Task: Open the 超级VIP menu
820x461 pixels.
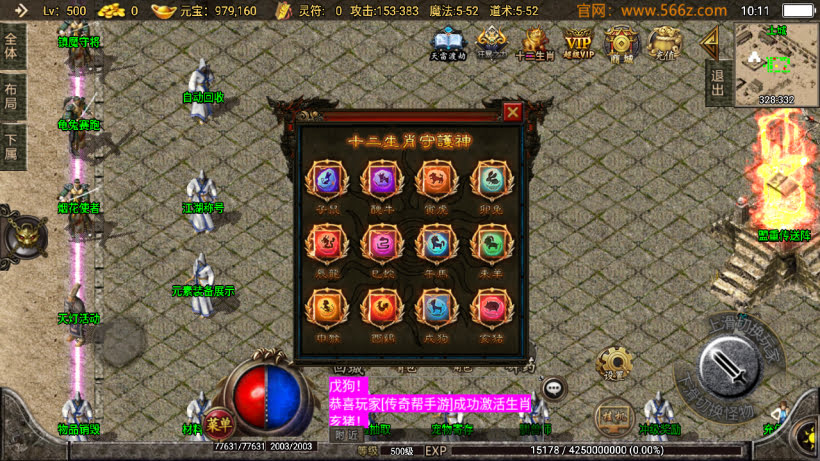Action: pyautogui.click(x=579, y=43)
